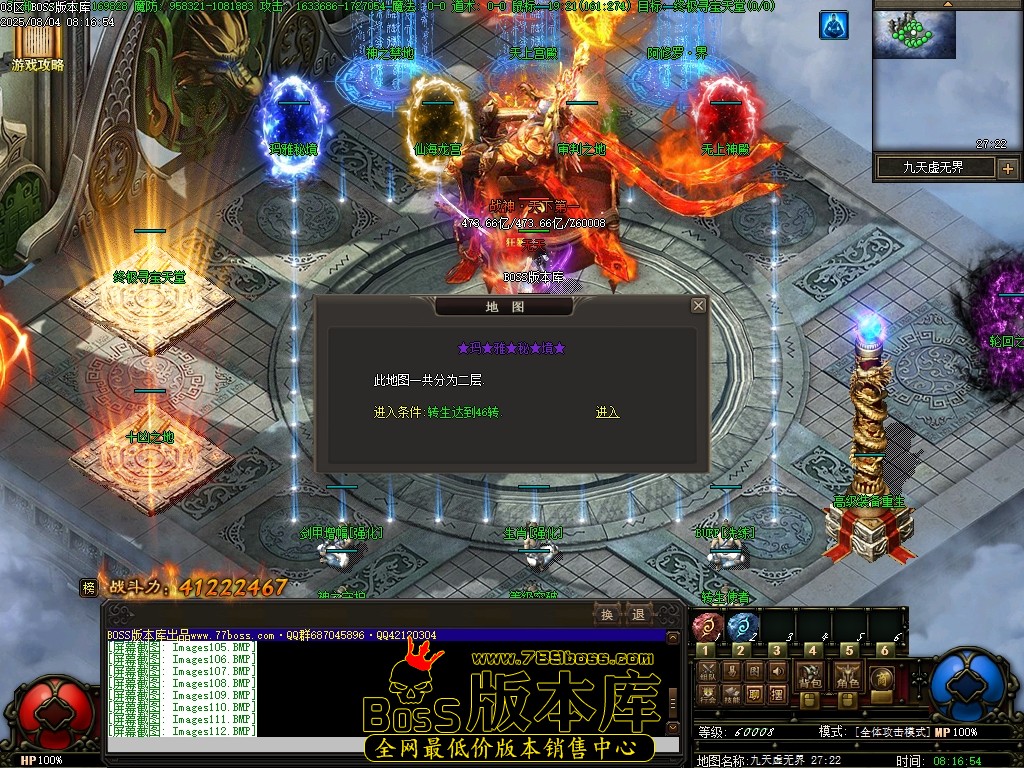Use the red swirl potion in slot 1

(x=707, y=627)
